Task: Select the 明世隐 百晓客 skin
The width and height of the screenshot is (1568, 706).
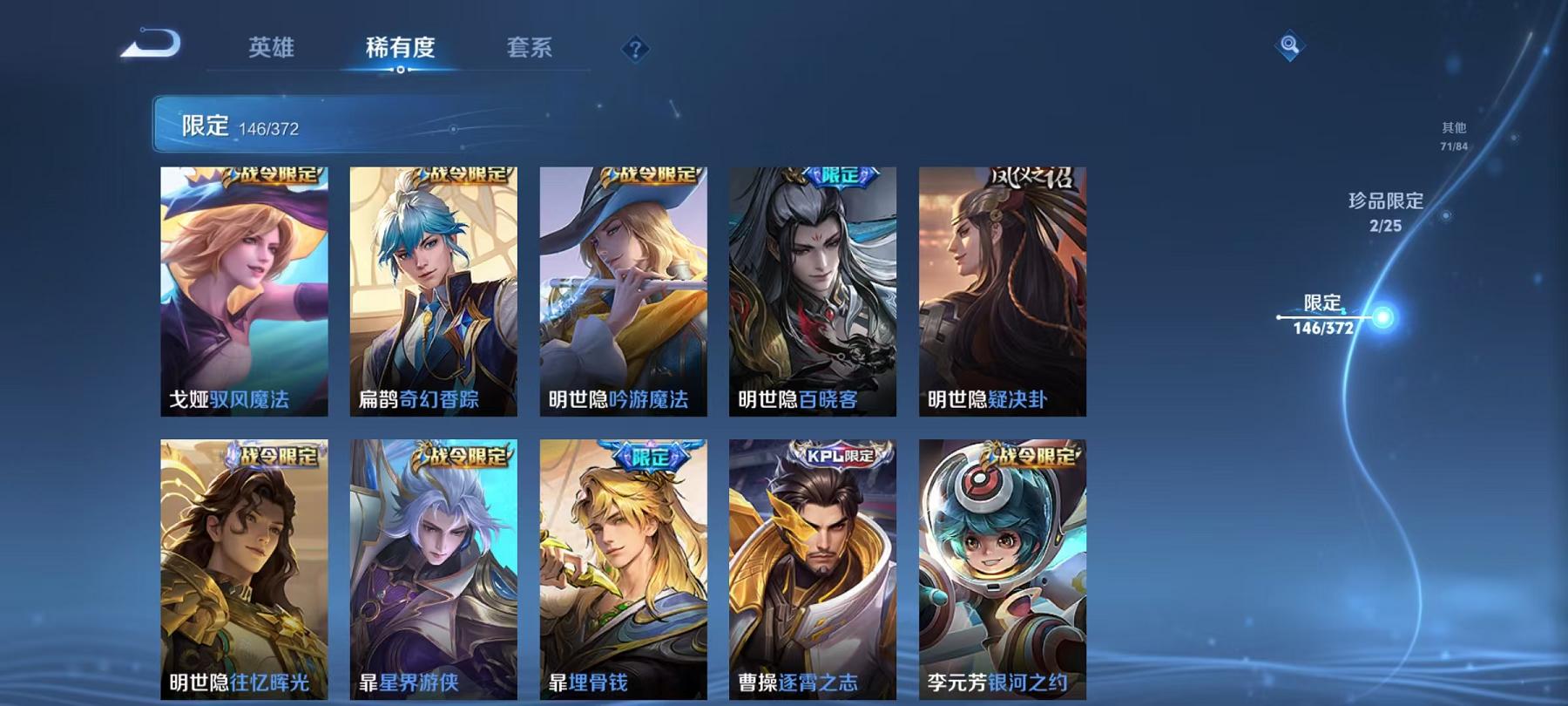Action: pyautogui.click(x=810, y=292)
